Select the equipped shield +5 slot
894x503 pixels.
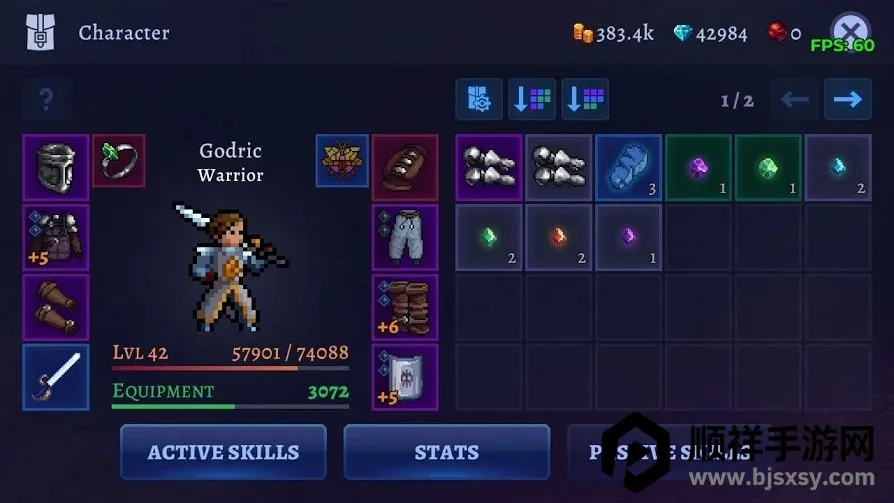pos(405,377)
